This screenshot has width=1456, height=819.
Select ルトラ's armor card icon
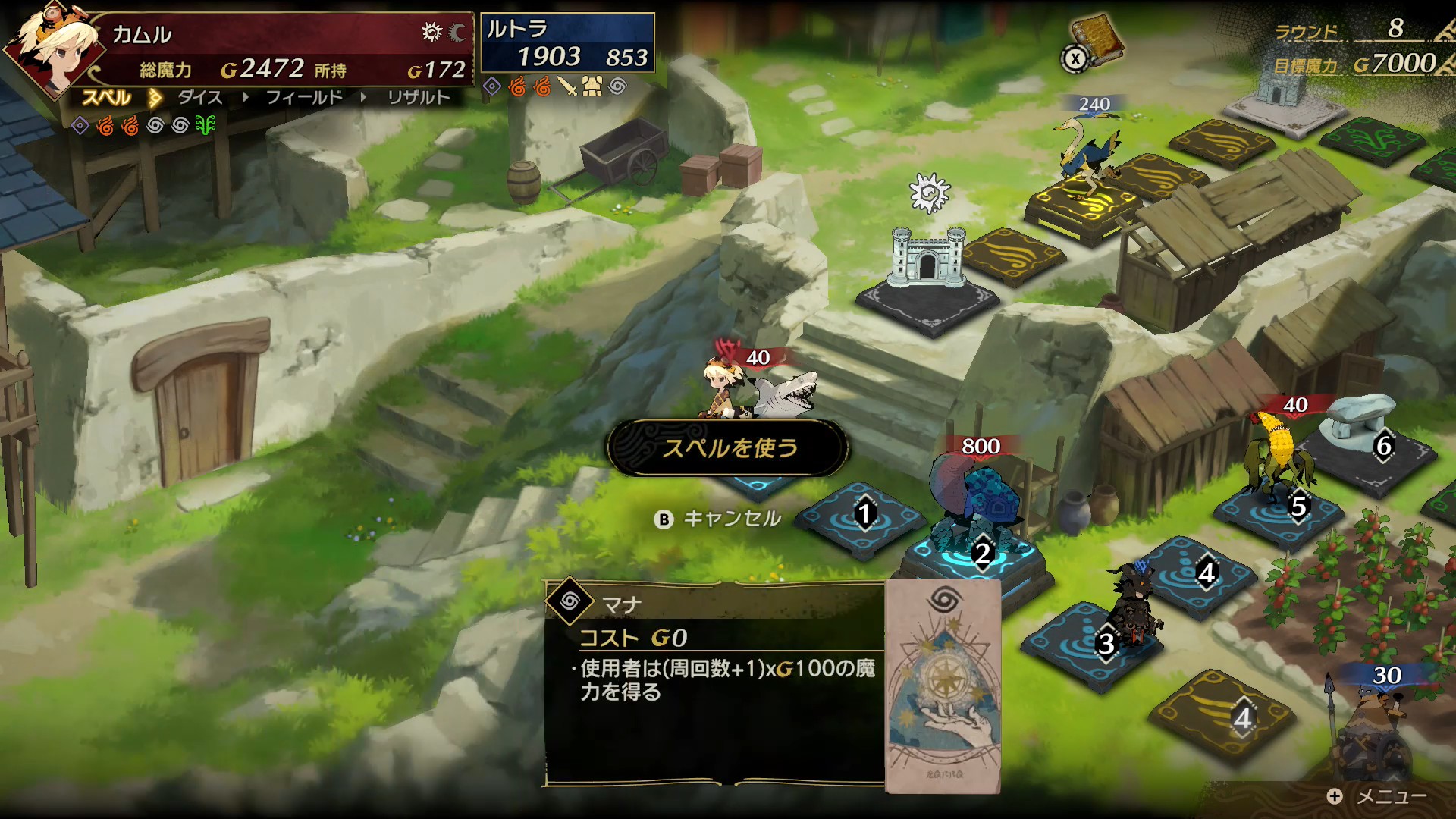tap(592, 87)
